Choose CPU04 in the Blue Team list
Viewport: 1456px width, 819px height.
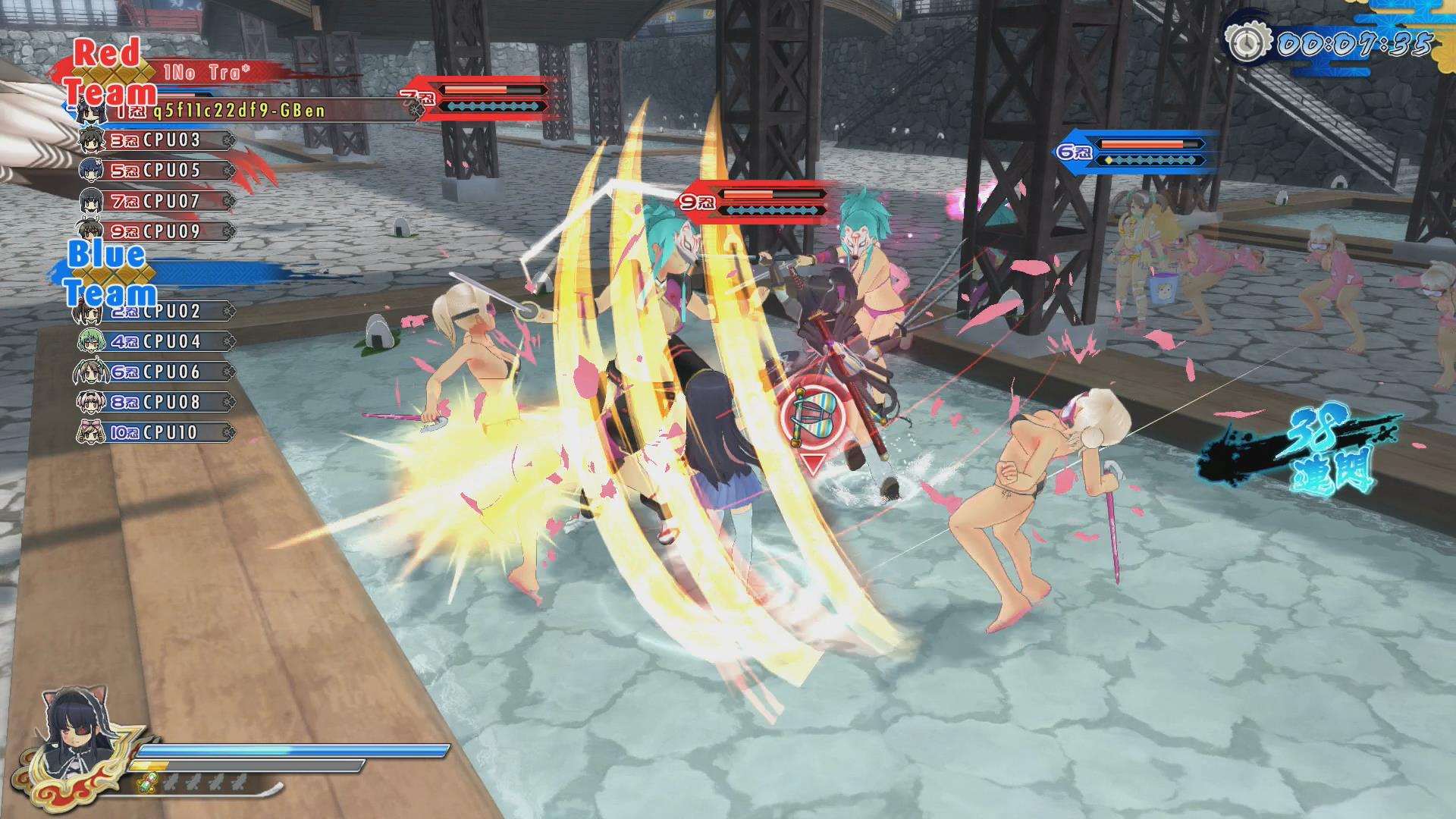pos(157,341)
